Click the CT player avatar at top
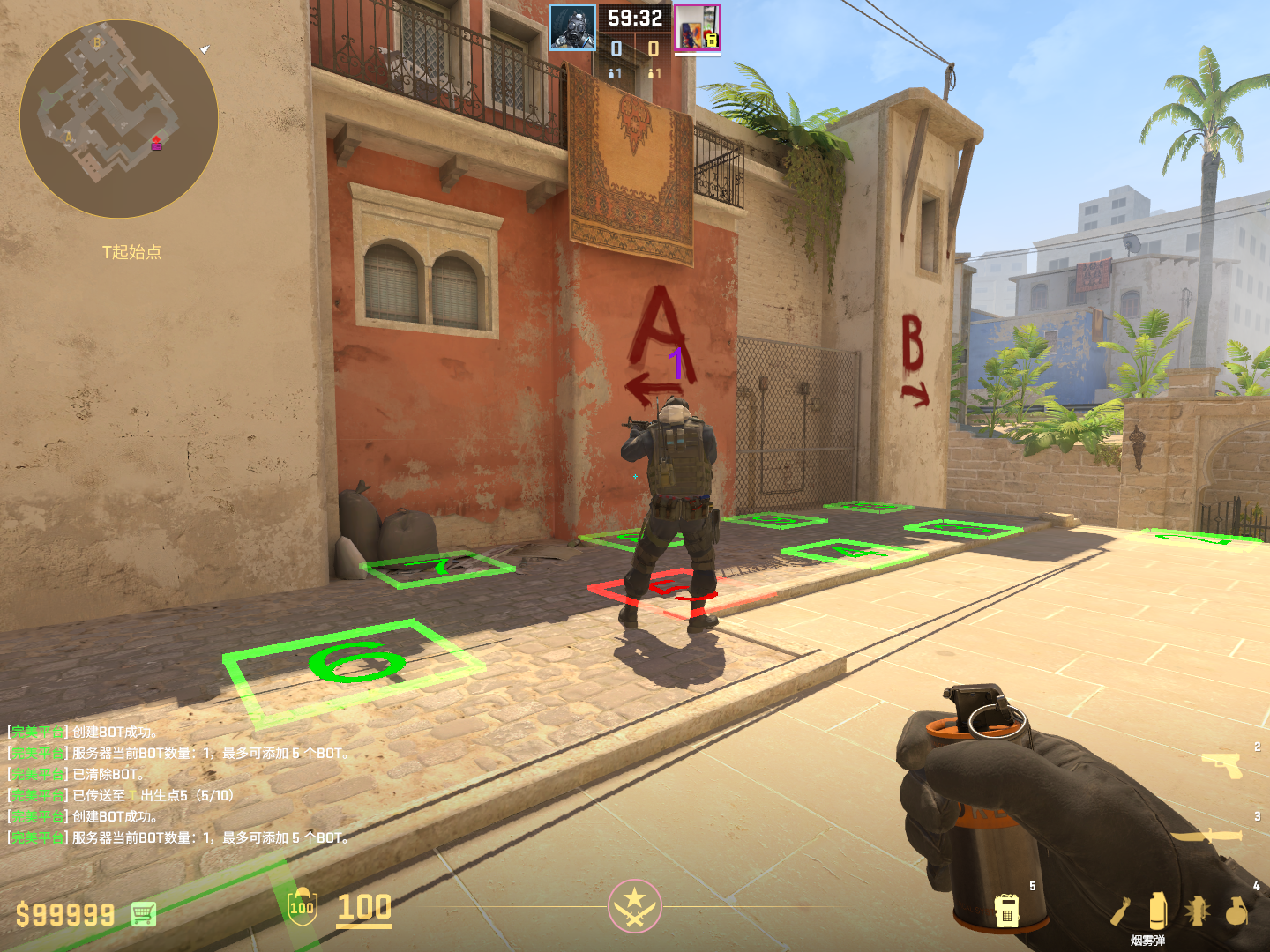The image size is (1270, 952). pos(572,27)
